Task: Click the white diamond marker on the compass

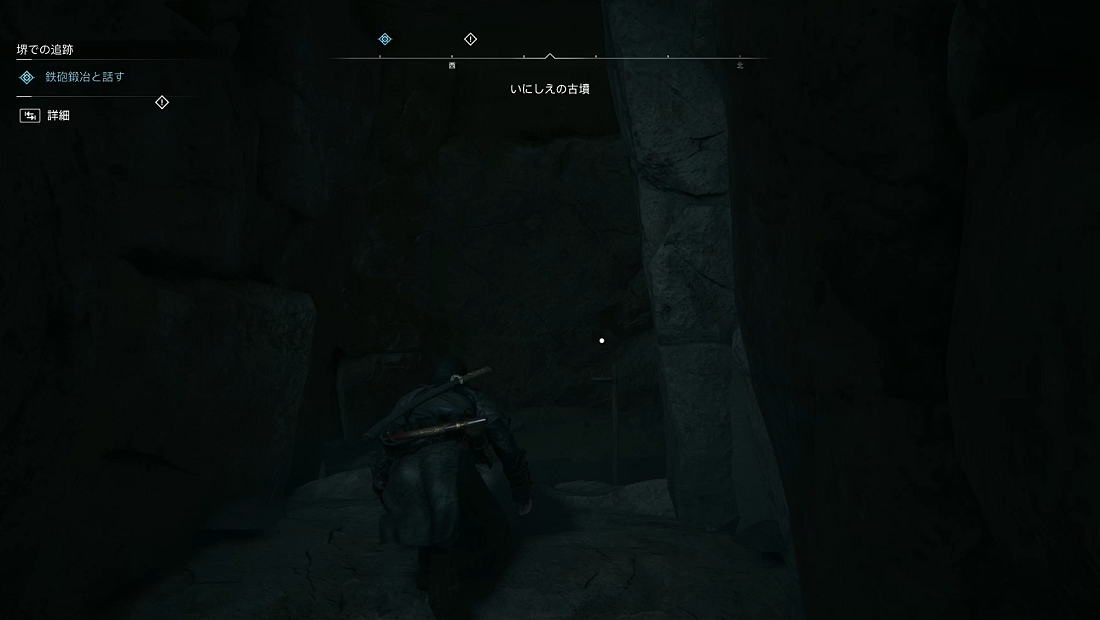Action: click(471, 39)
